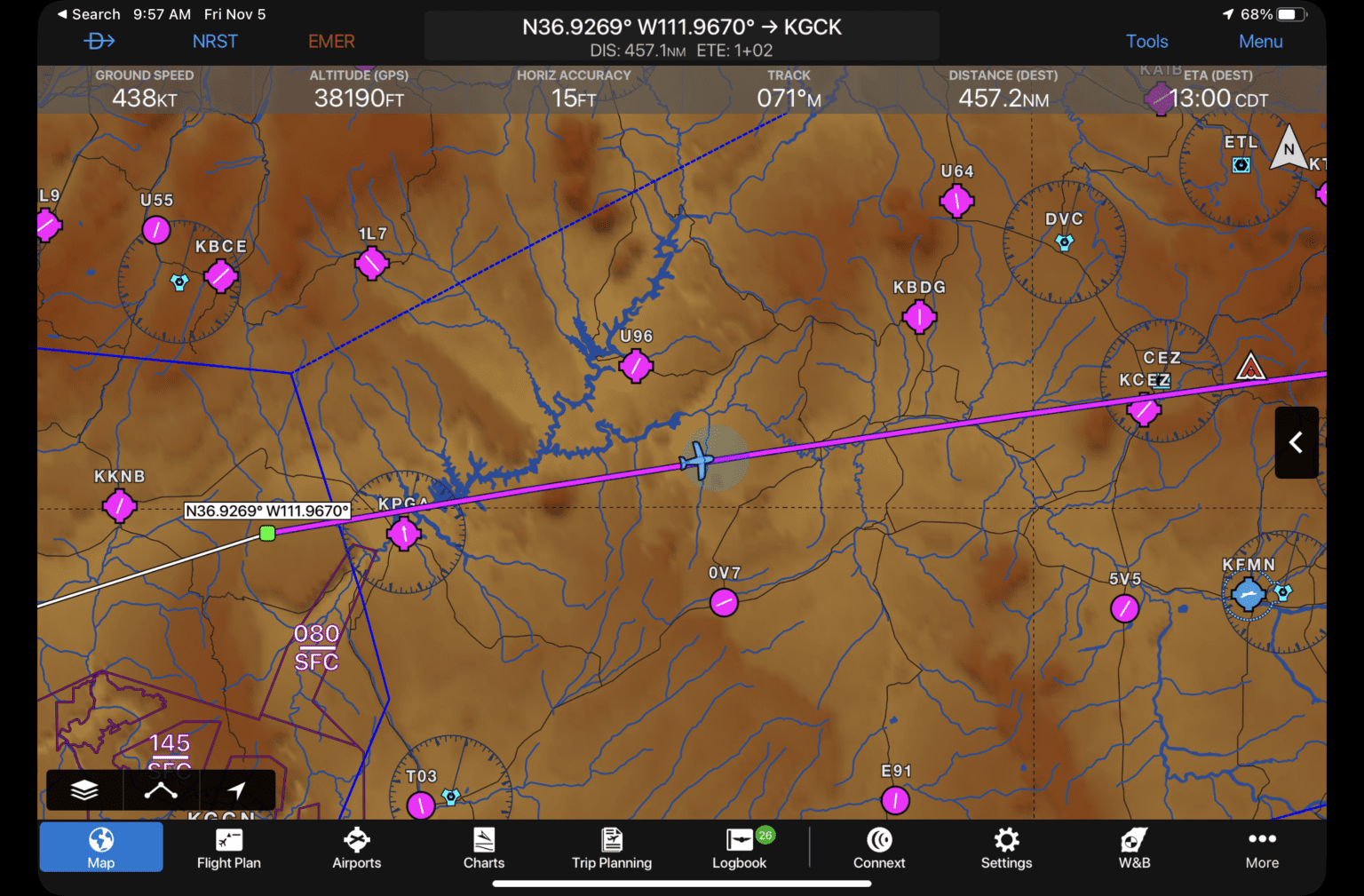The height and width of the screenshot is (896, 1364).
Task: Open the Charts section
Action: coord(484,846)
